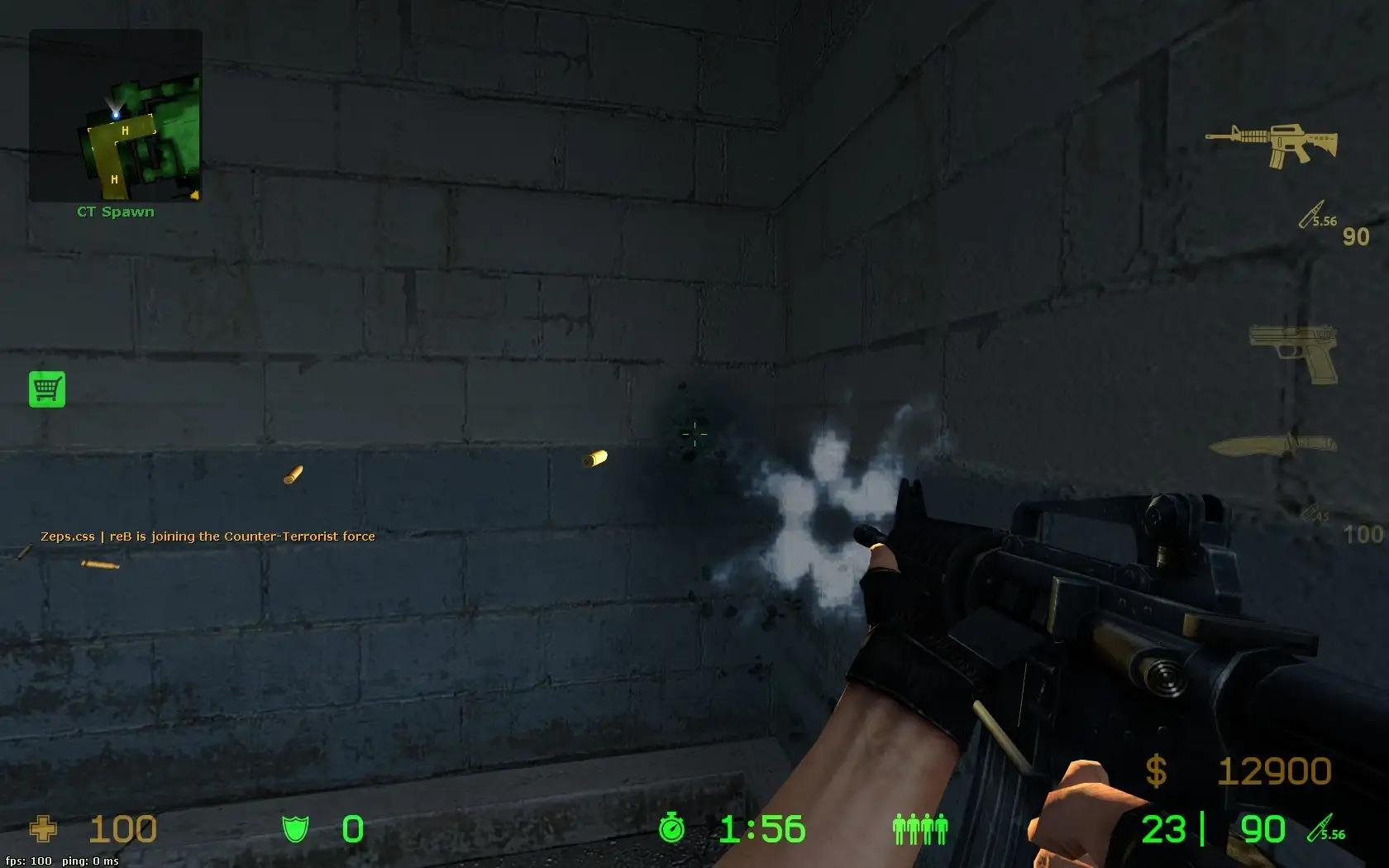This screenshot has width=1389, height=868.
Task: Click the fps counter in corner
Action: 27,861
